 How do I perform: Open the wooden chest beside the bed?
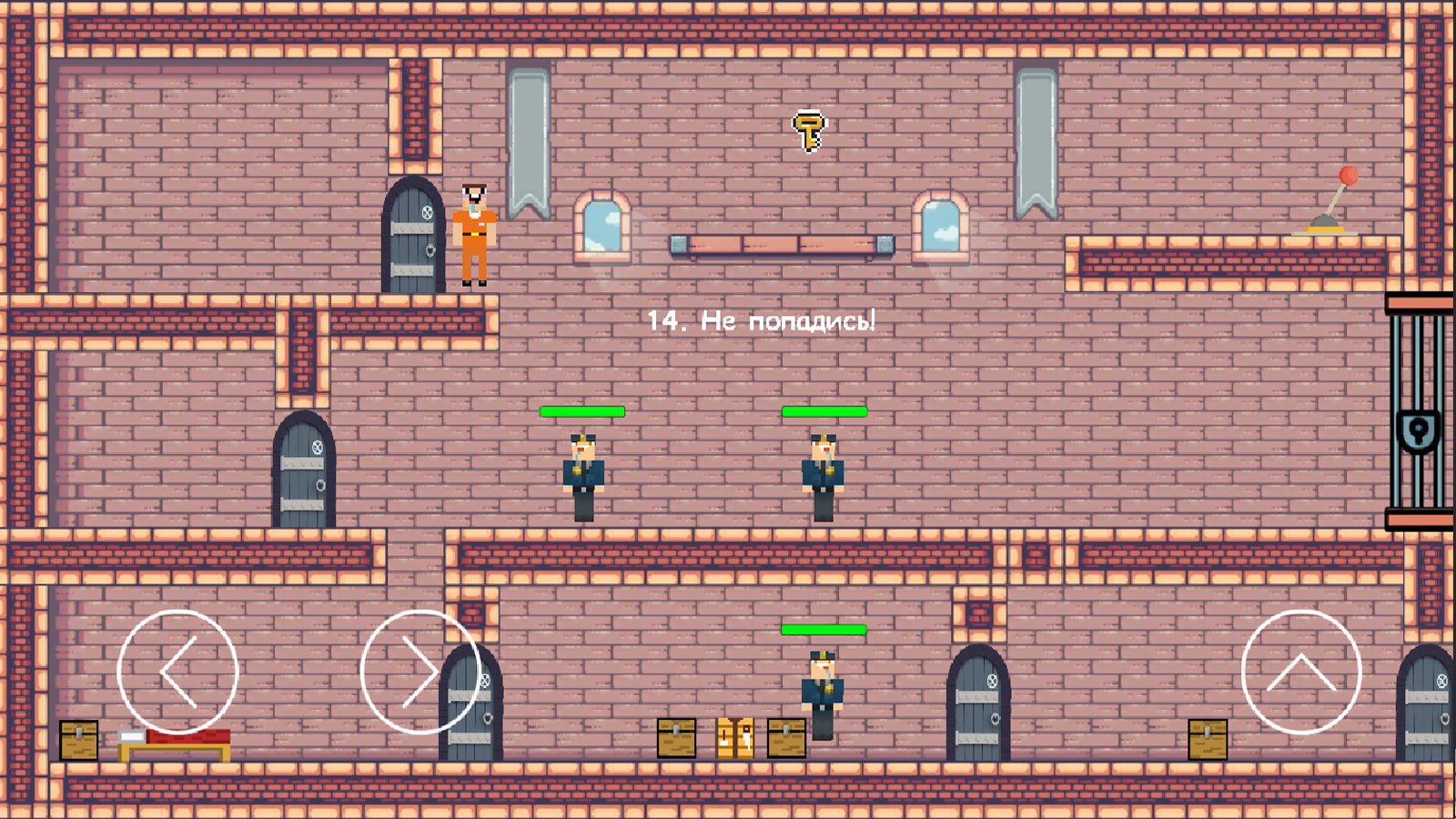(x=78, y=739)
